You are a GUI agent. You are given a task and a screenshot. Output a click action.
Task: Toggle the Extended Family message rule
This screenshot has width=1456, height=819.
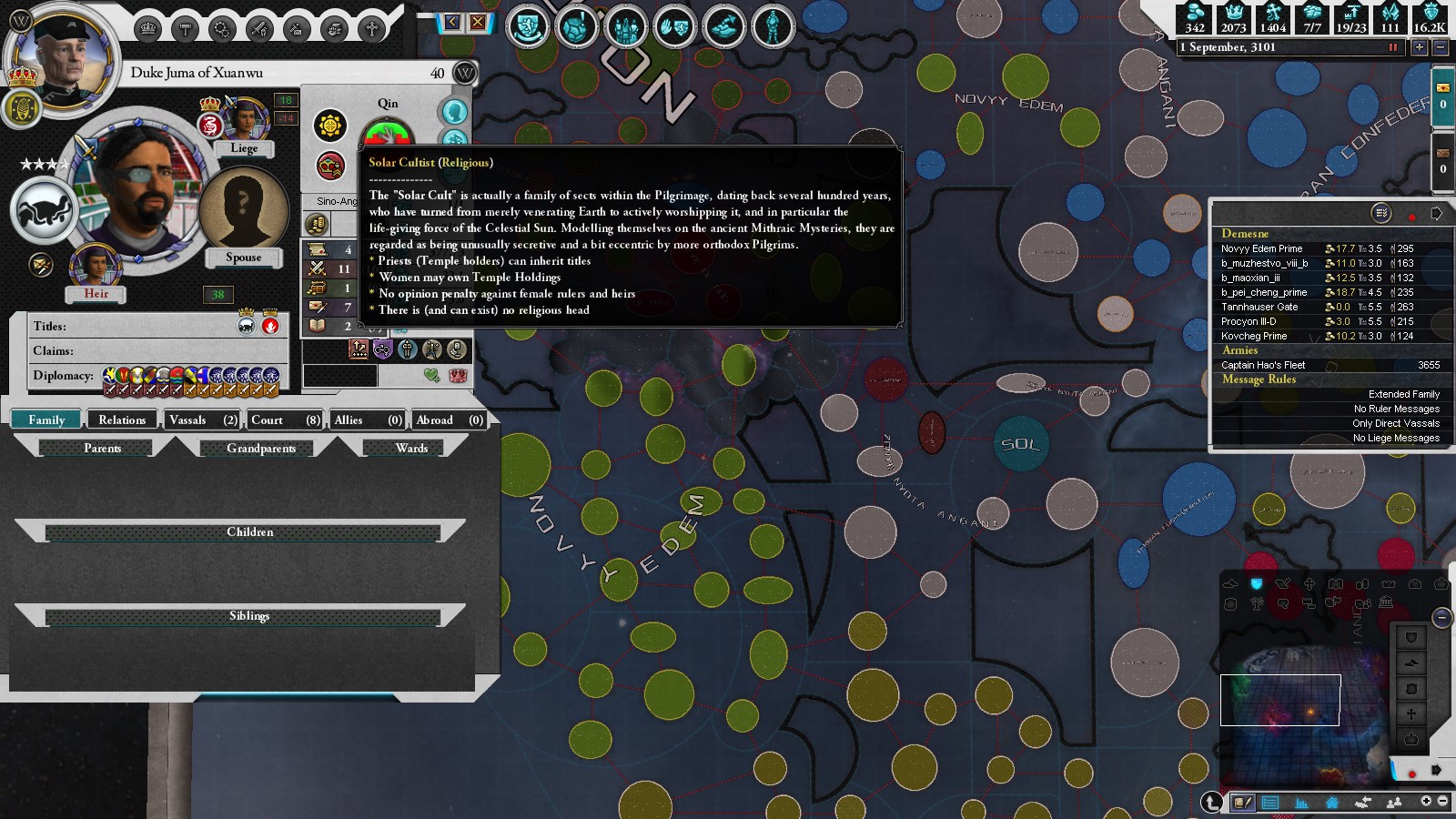pos(1403,394)
